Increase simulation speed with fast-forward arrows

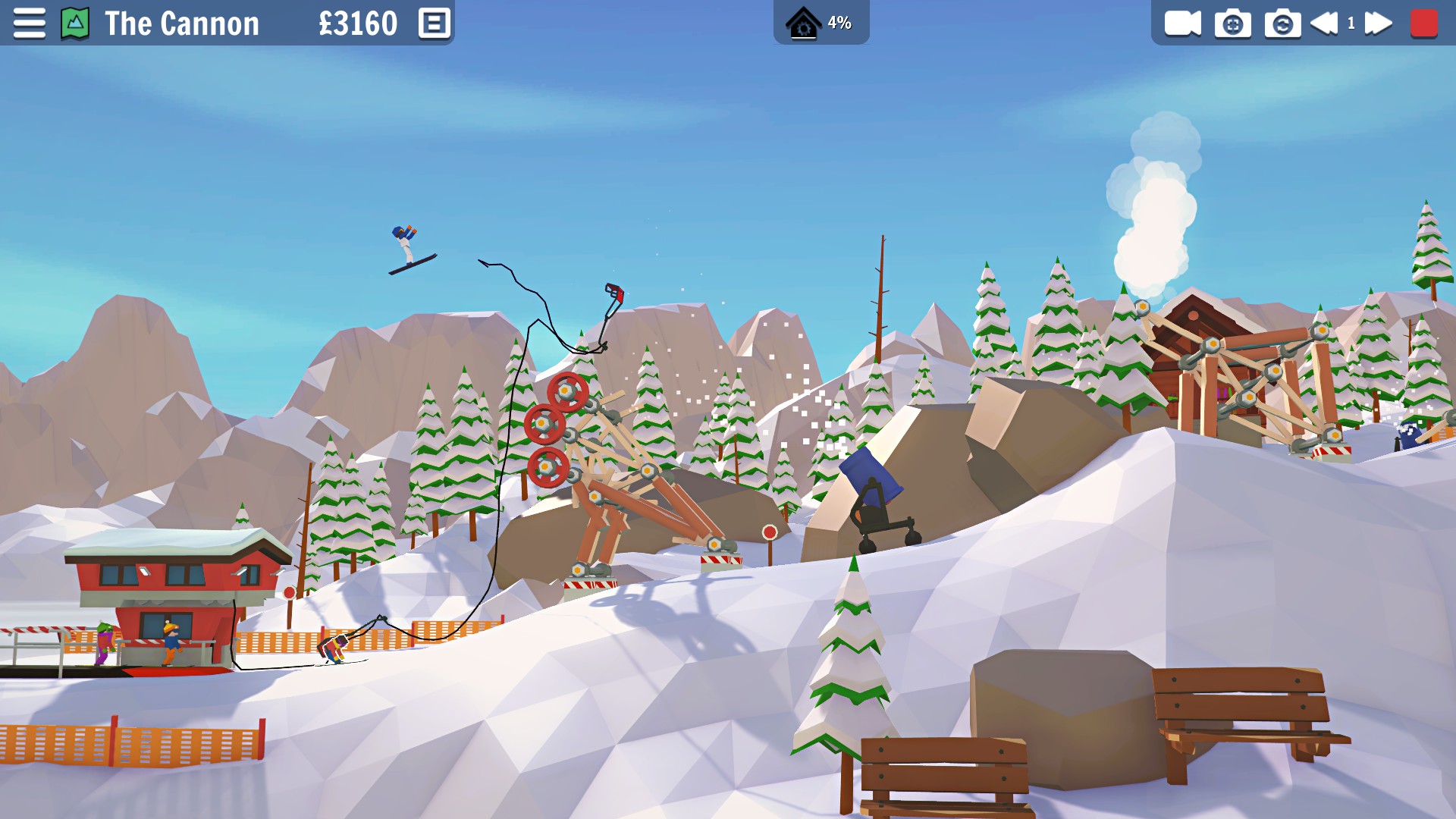(1378, 23)
